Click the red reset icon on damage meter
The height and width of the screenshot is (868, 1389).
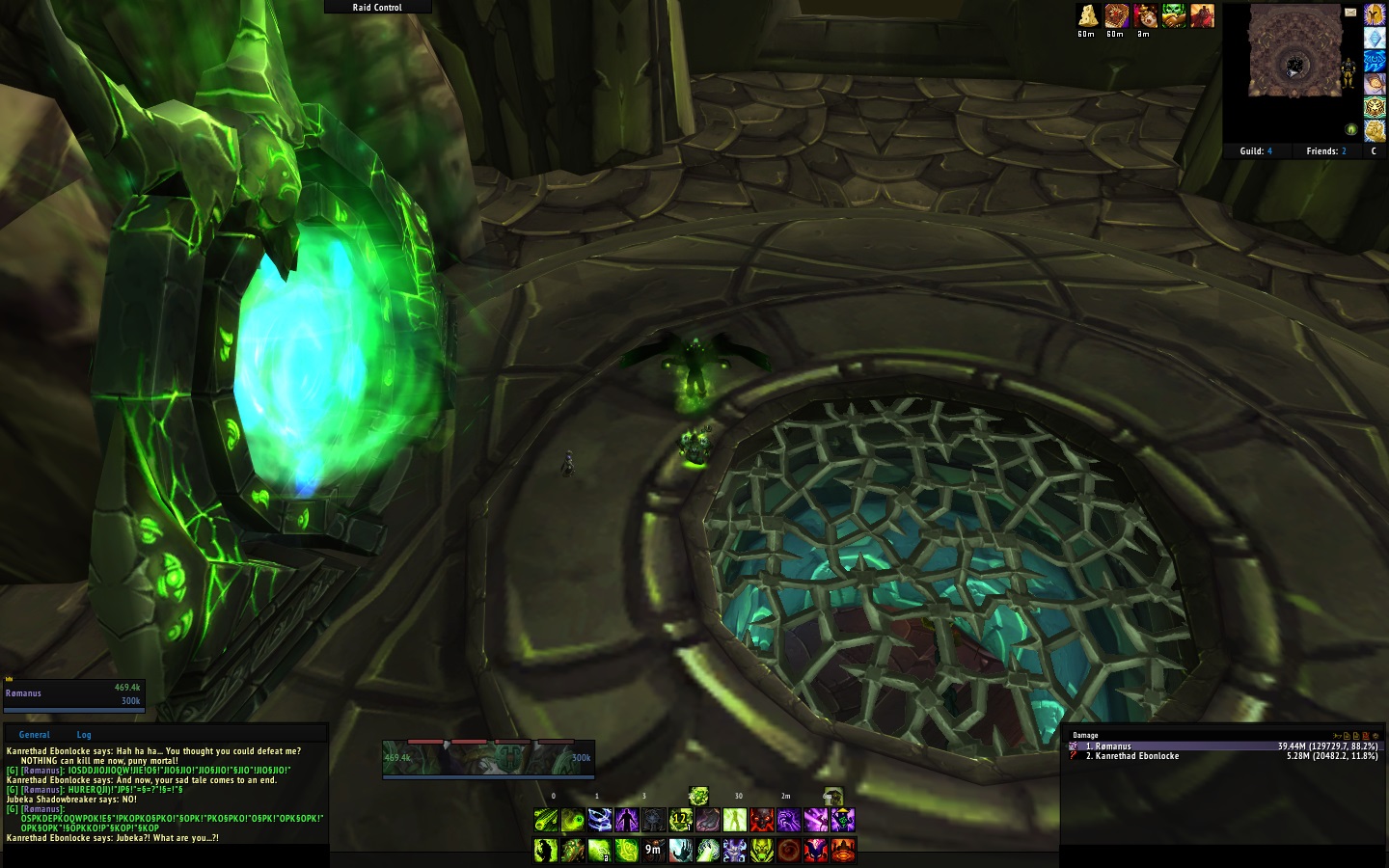point(1365,736)
